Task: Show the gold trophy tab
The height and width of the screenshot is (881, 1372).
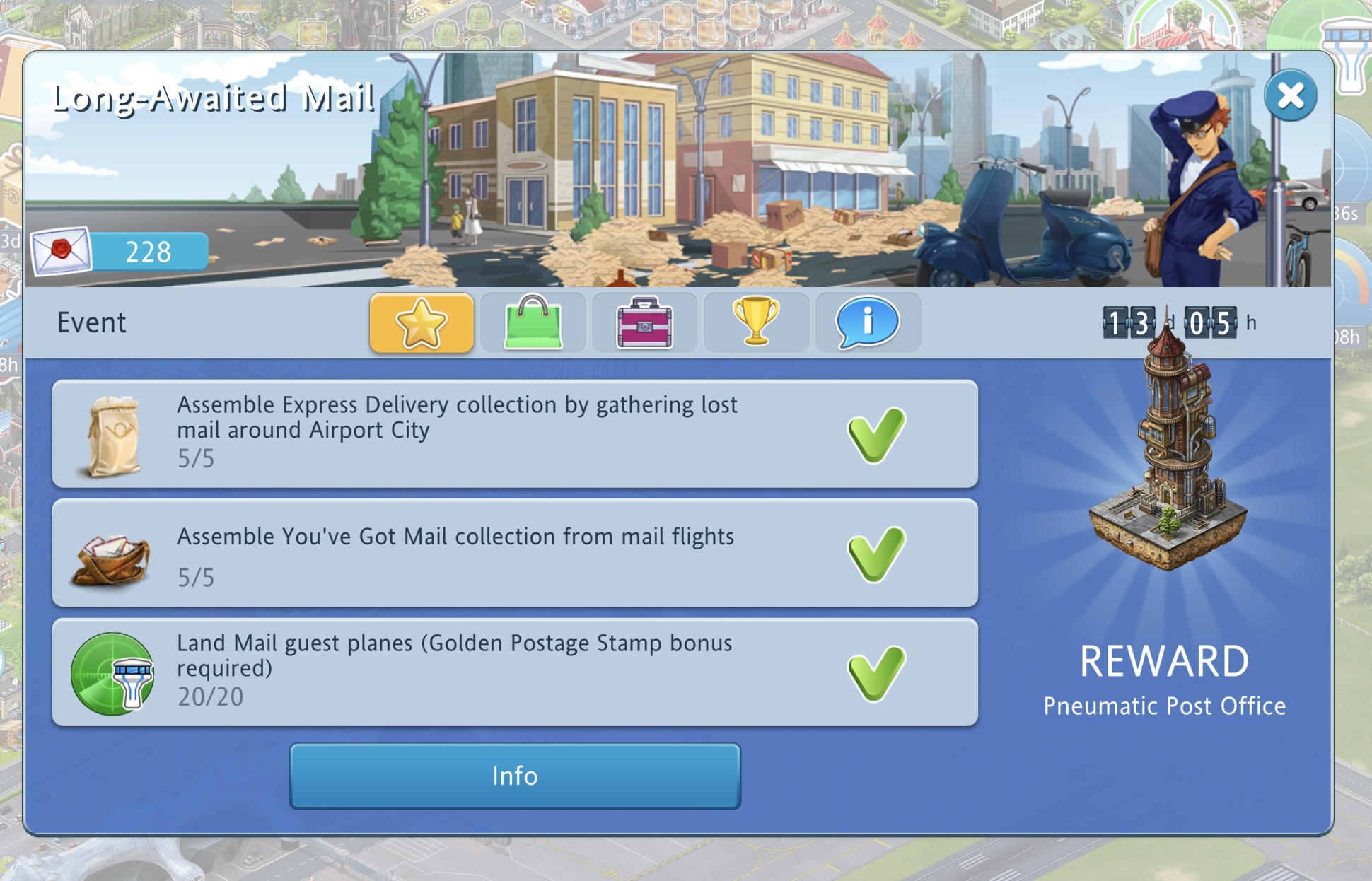Action: coord(756,323)
